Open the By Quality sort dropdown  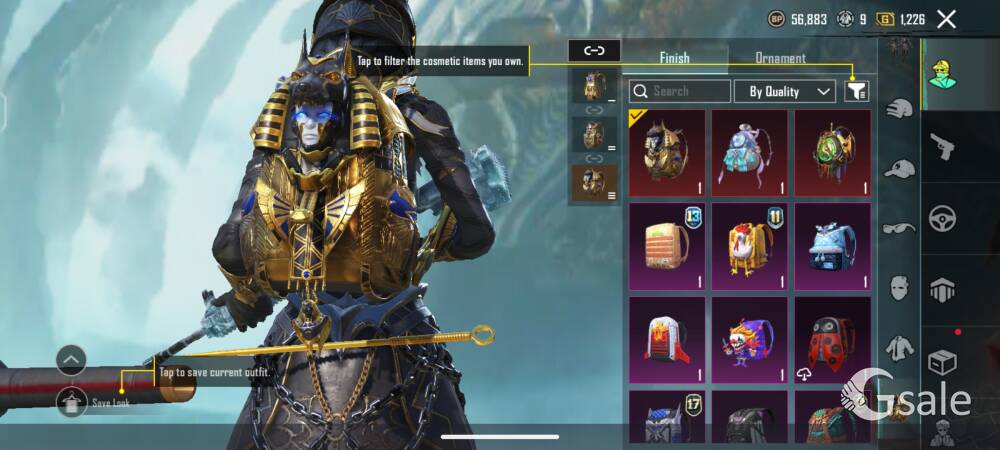(785, 91)
